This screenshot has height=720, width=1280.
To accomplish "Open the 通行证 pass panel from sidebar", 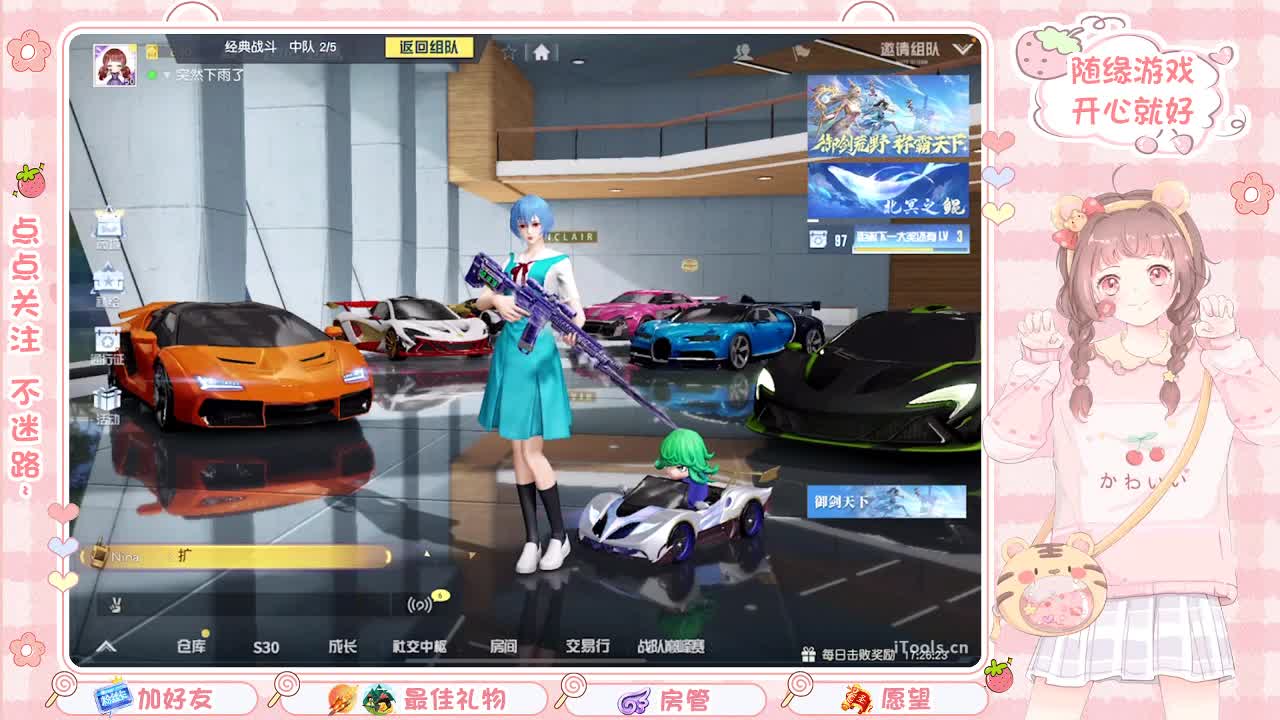I will click(x=108, y=340).
